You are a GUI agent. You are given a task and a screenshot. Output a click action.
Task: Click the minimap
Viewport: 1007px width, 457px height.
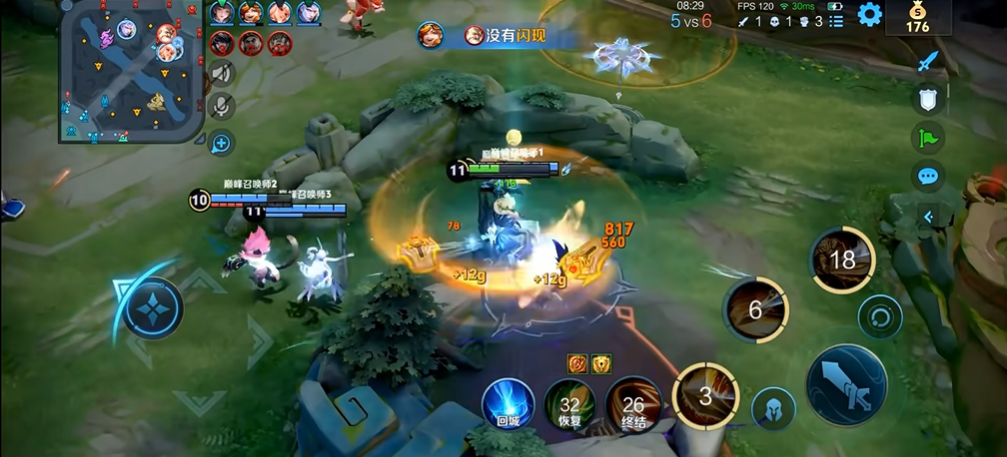[132, 70]
